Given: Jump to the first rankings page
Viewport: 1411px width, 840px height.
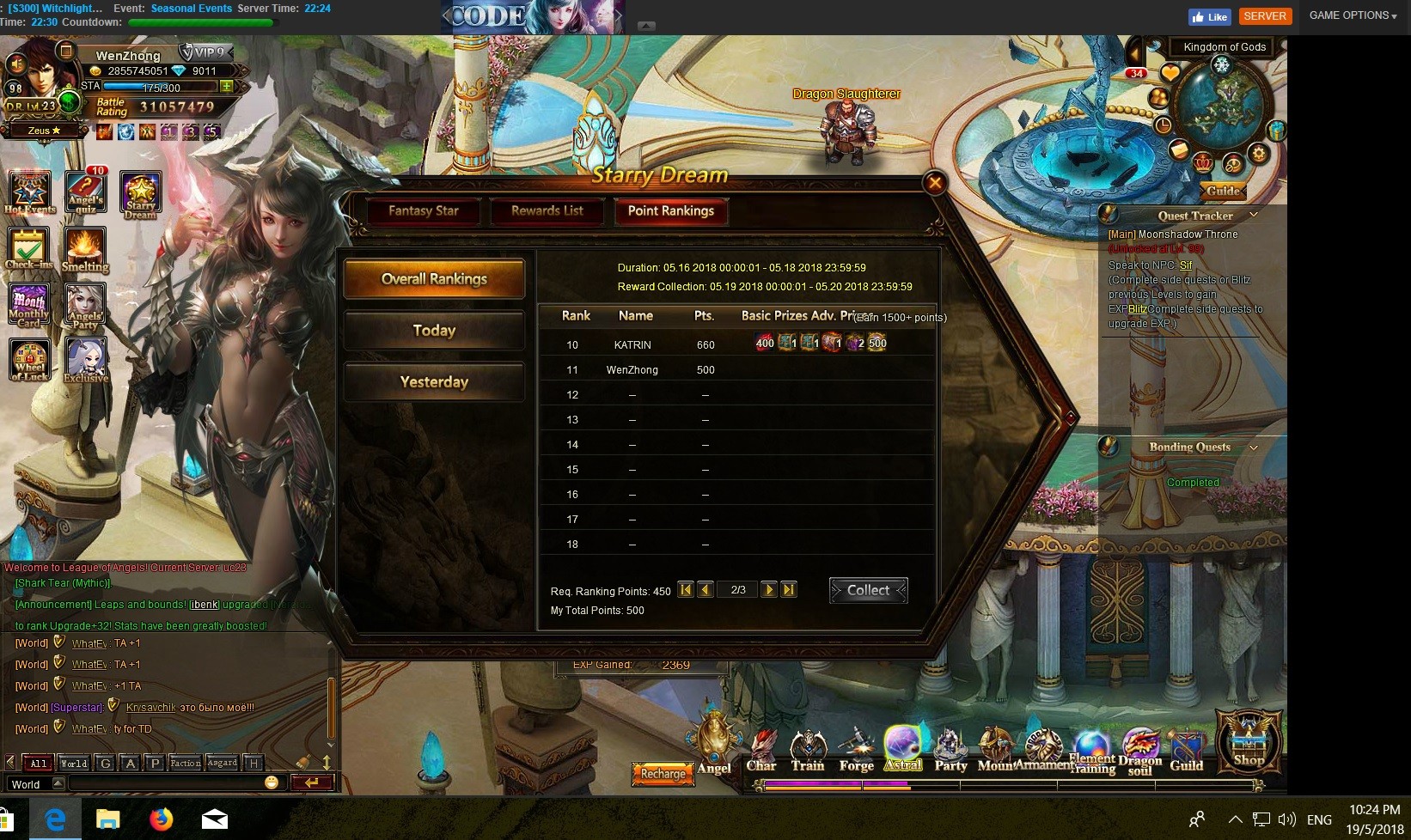Looking at the screenshot, I should [686, 590].
